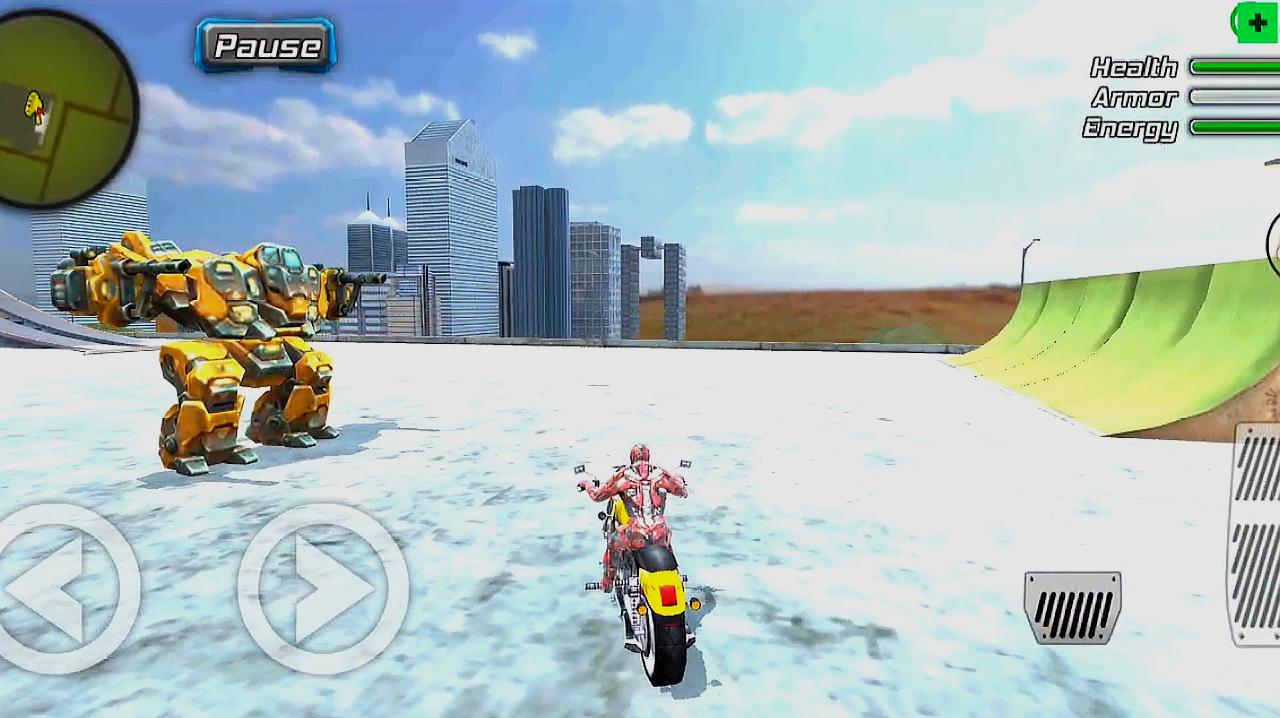Tap the green plus button
The height and width of the screenshot is (718, 1280).
1257,22
